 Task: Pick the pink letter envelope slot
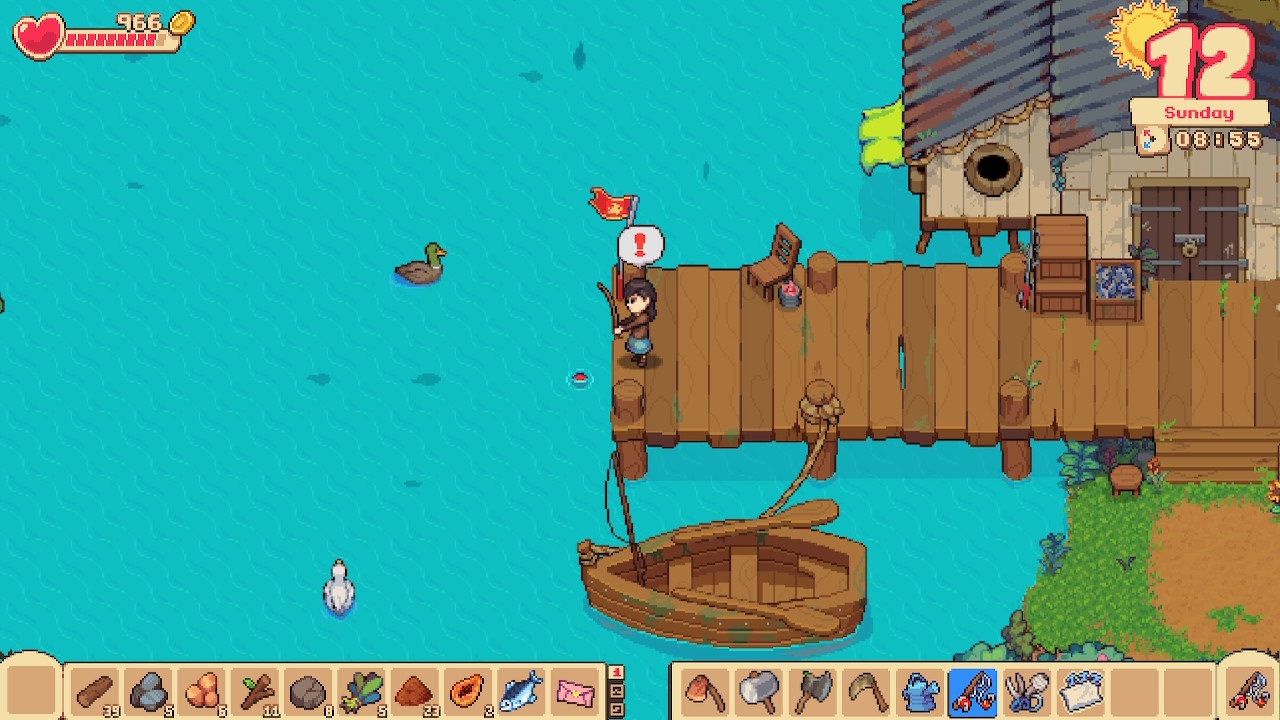point(575,691)
